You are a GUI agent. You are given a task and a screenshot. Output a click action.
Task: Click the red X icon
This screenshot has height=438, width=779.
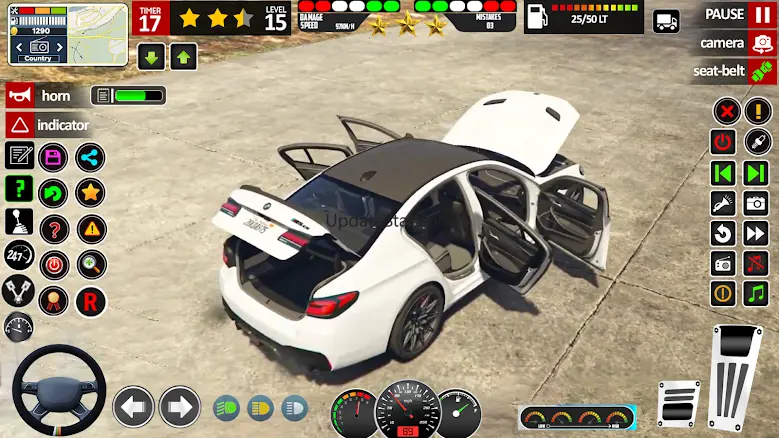tap(726, 111)
